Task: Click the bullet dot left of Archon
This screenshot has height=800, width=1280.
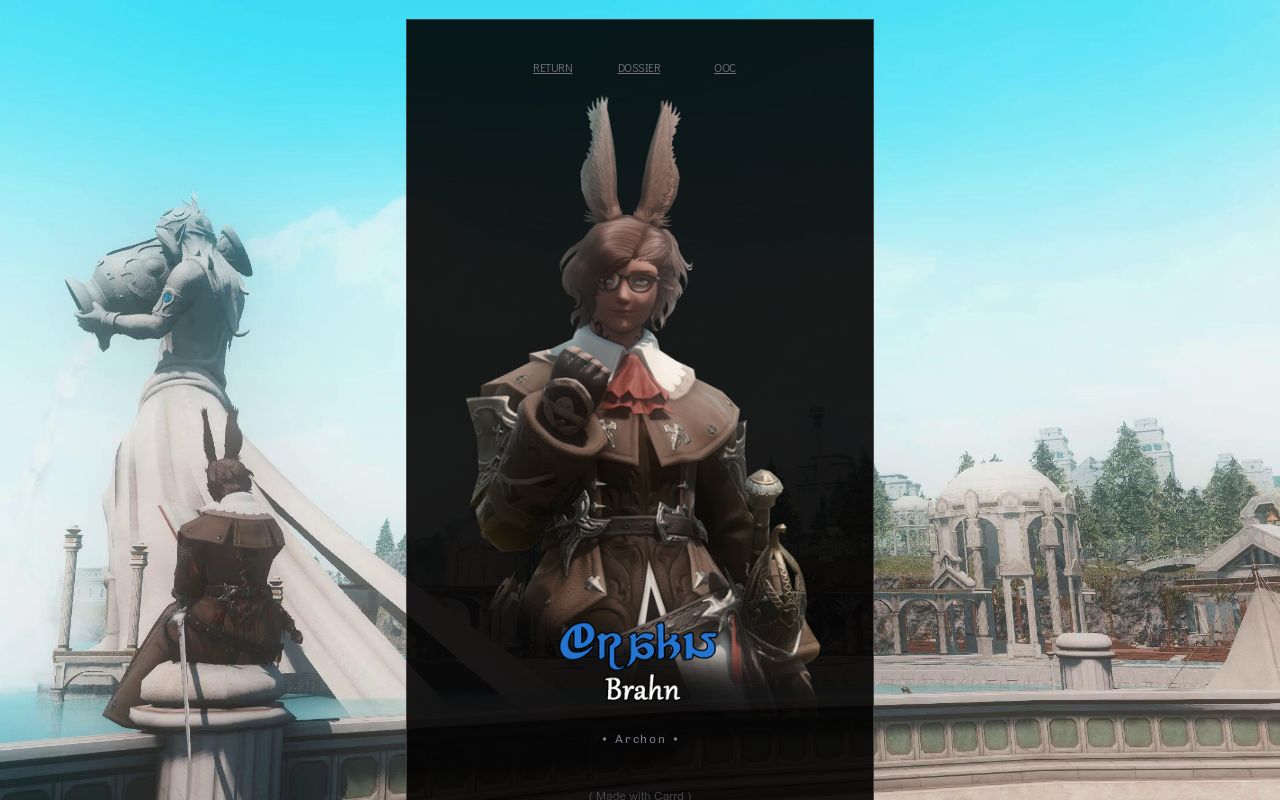Action: 604,739
